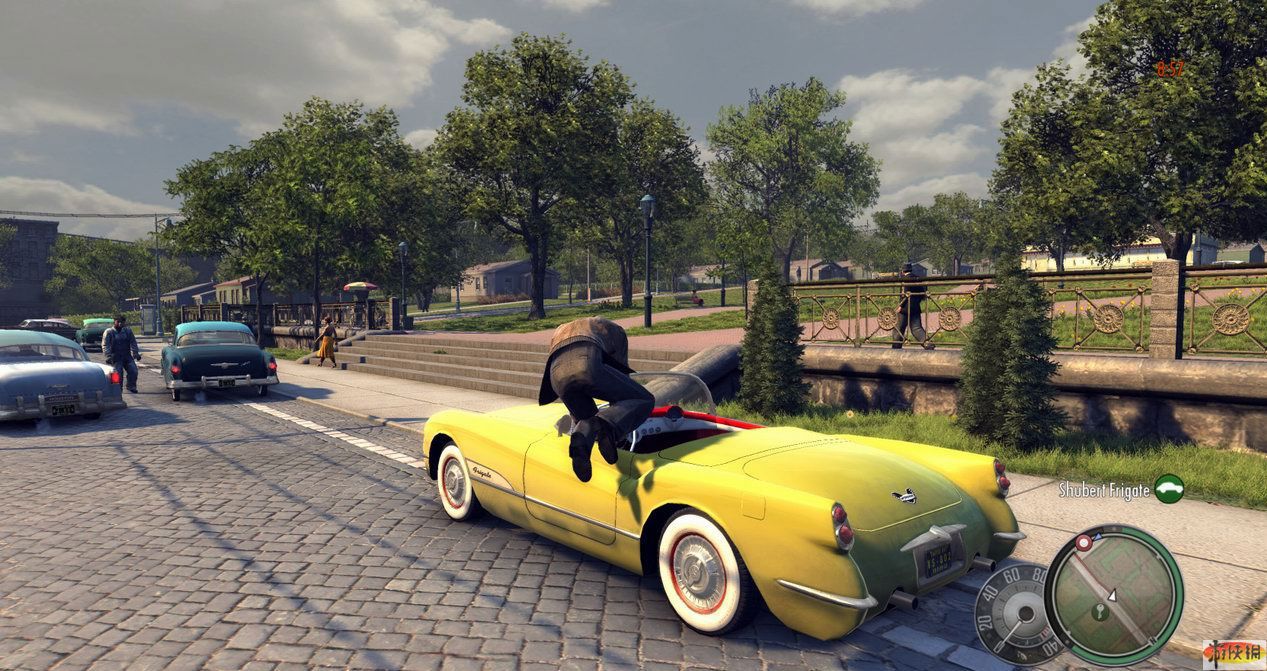1267x671 pixels.
Task: Click the blue triangle marker on minimap
Action: tap(1098, 536)
